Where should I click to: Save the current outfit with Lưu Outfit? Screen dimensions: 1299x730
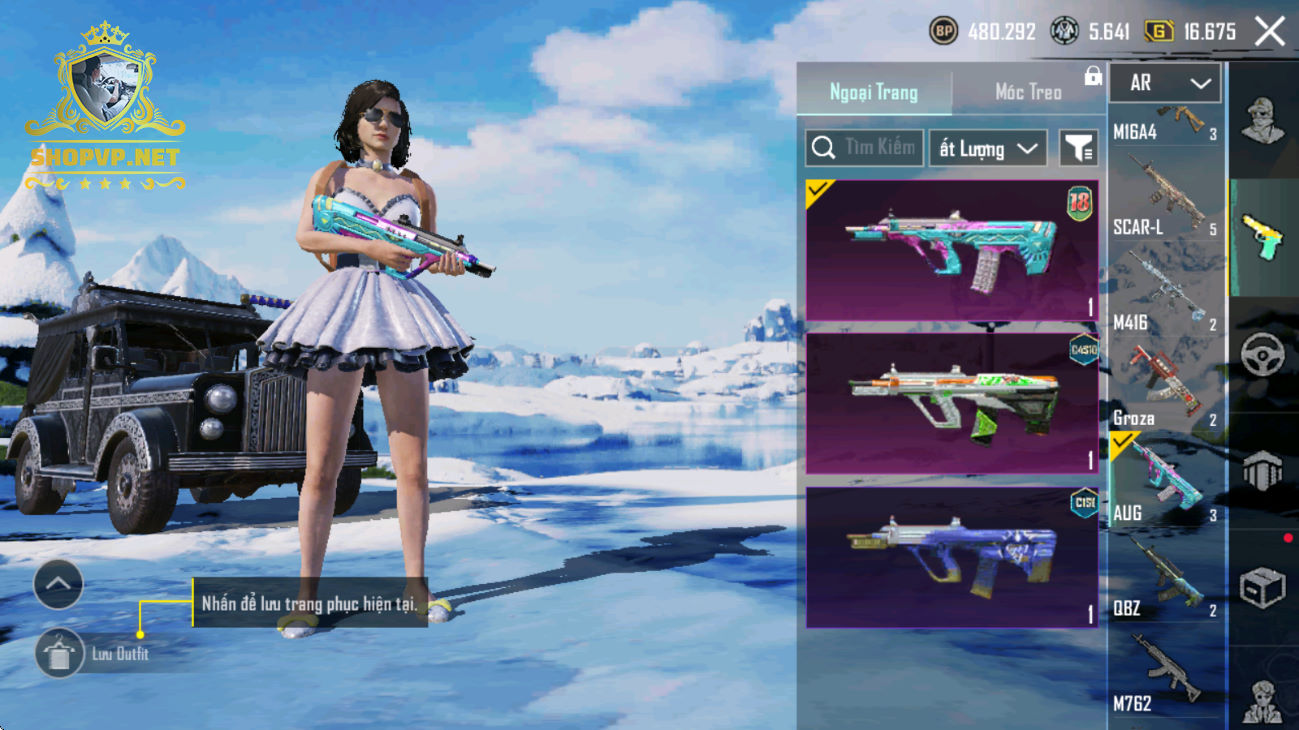pyautogui.click(x=60, y=654)
